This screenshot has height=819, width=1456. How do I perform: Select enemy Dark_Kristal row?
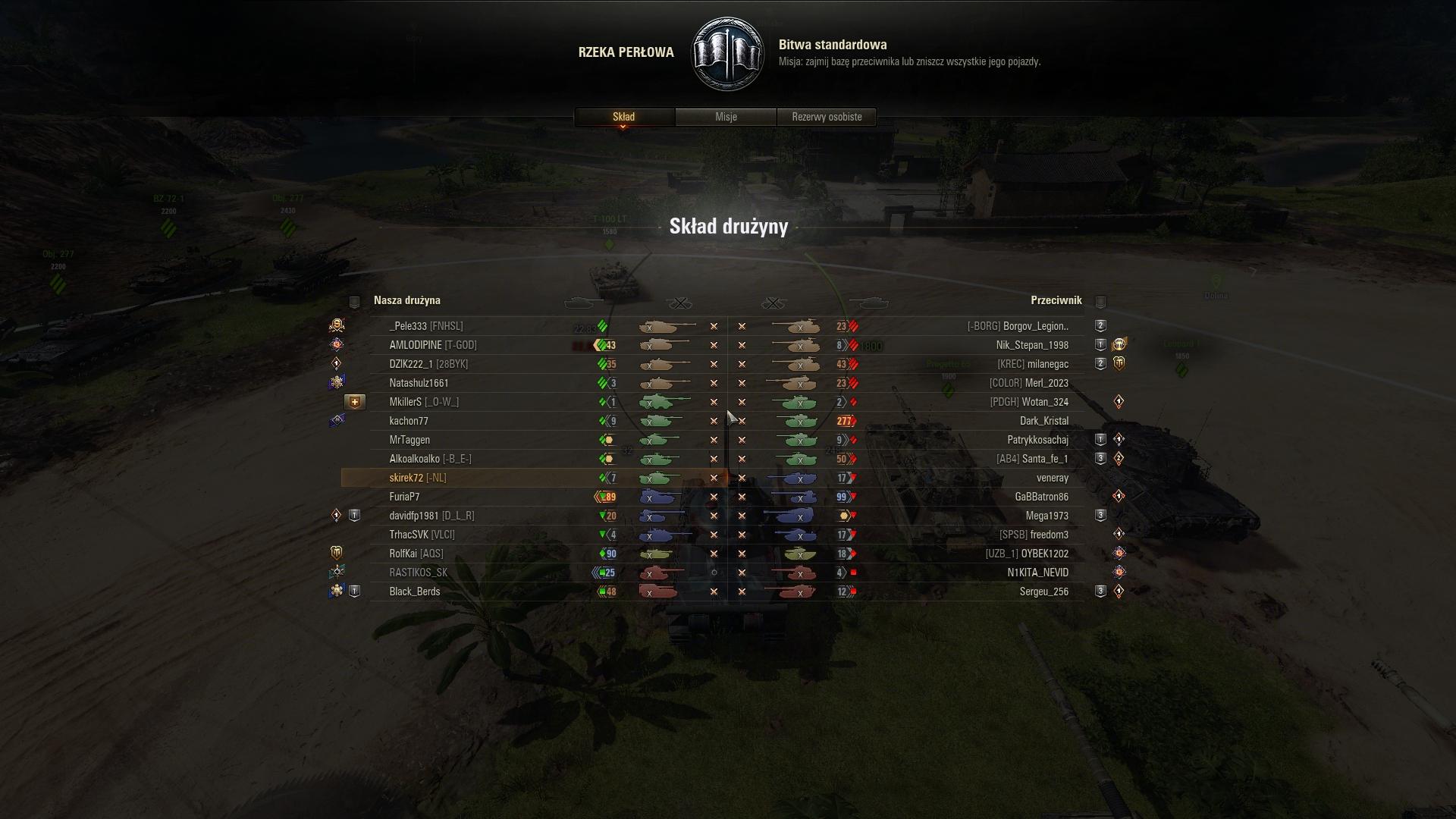(1043, 421)
